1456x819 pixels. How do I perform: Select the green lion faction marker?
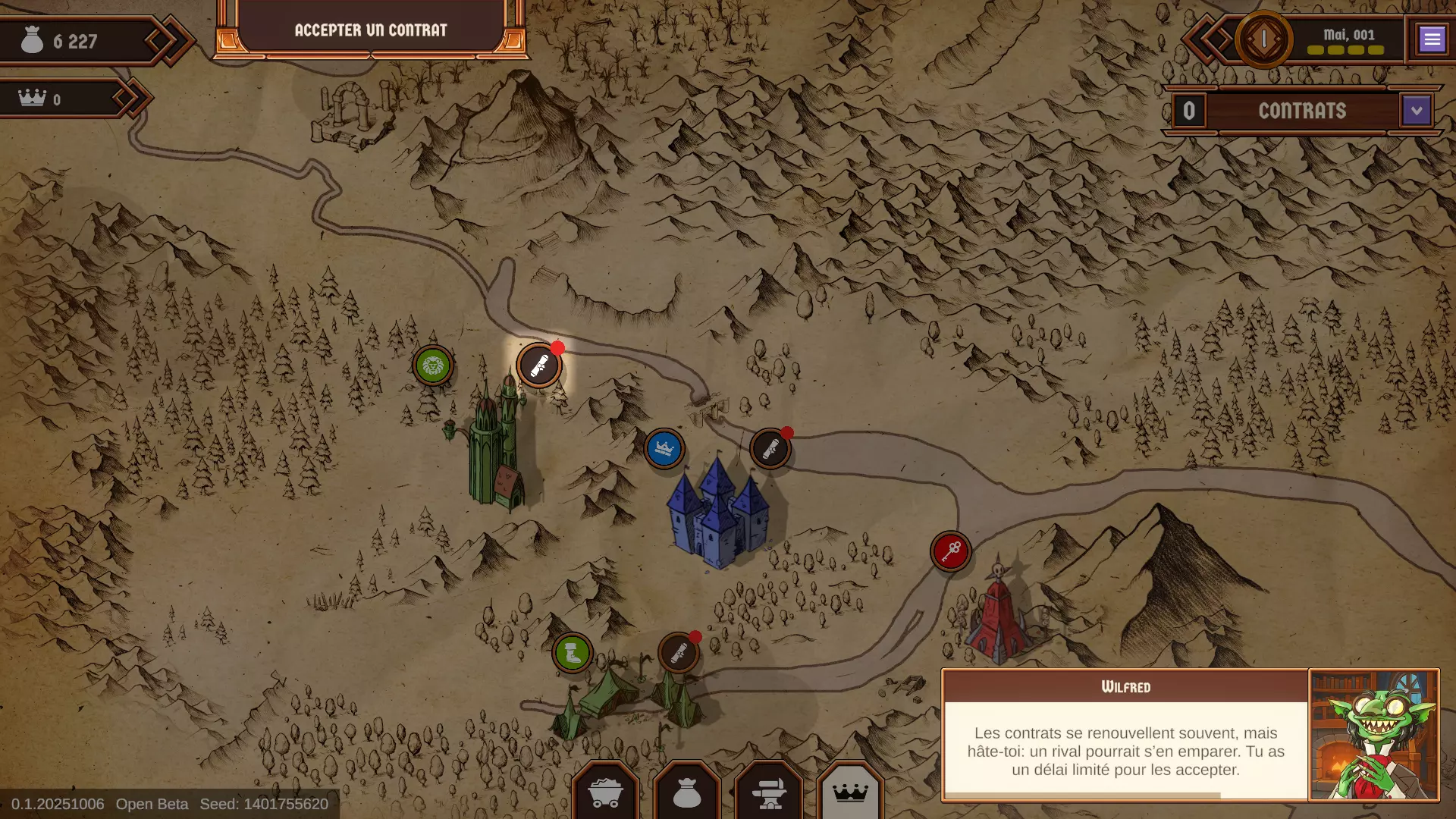(433, 366)
